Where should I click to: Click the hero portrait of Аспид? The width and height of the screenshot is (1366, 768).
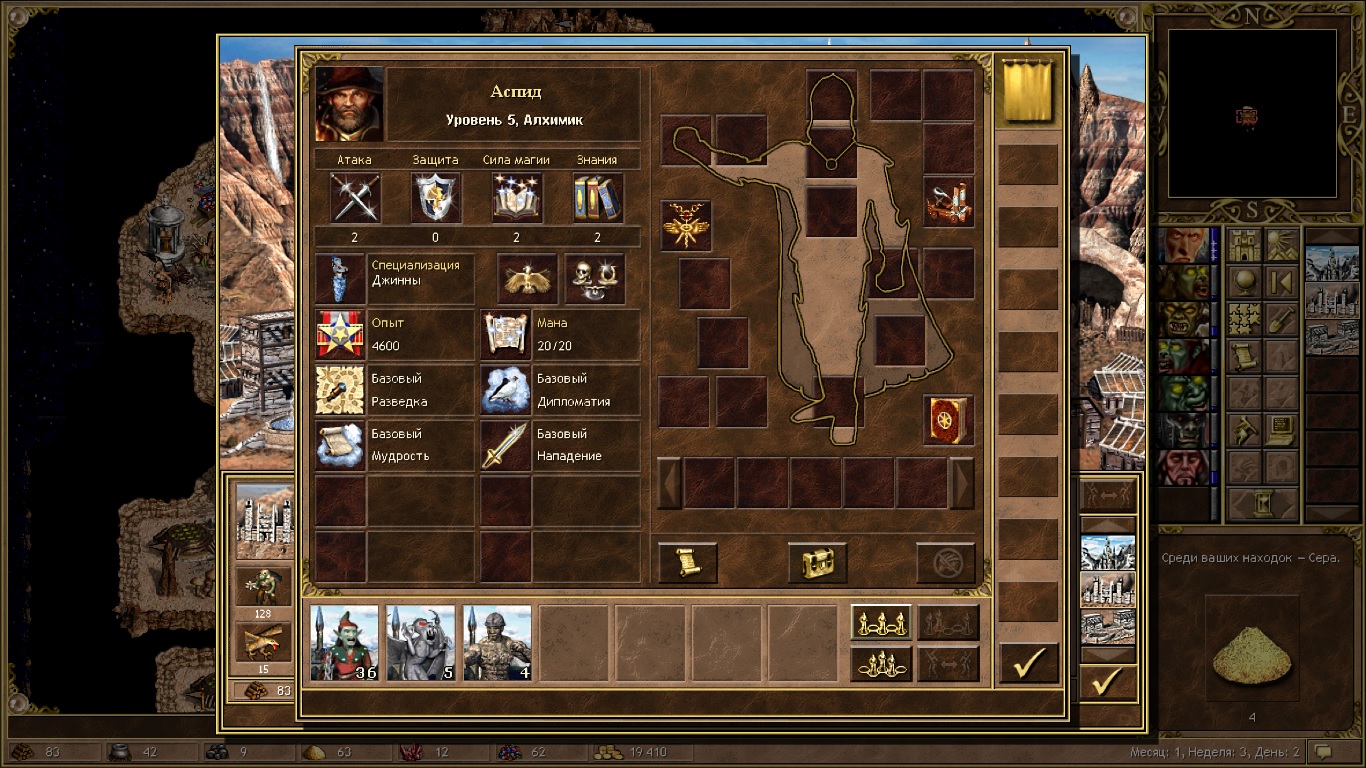click(350, 104)
